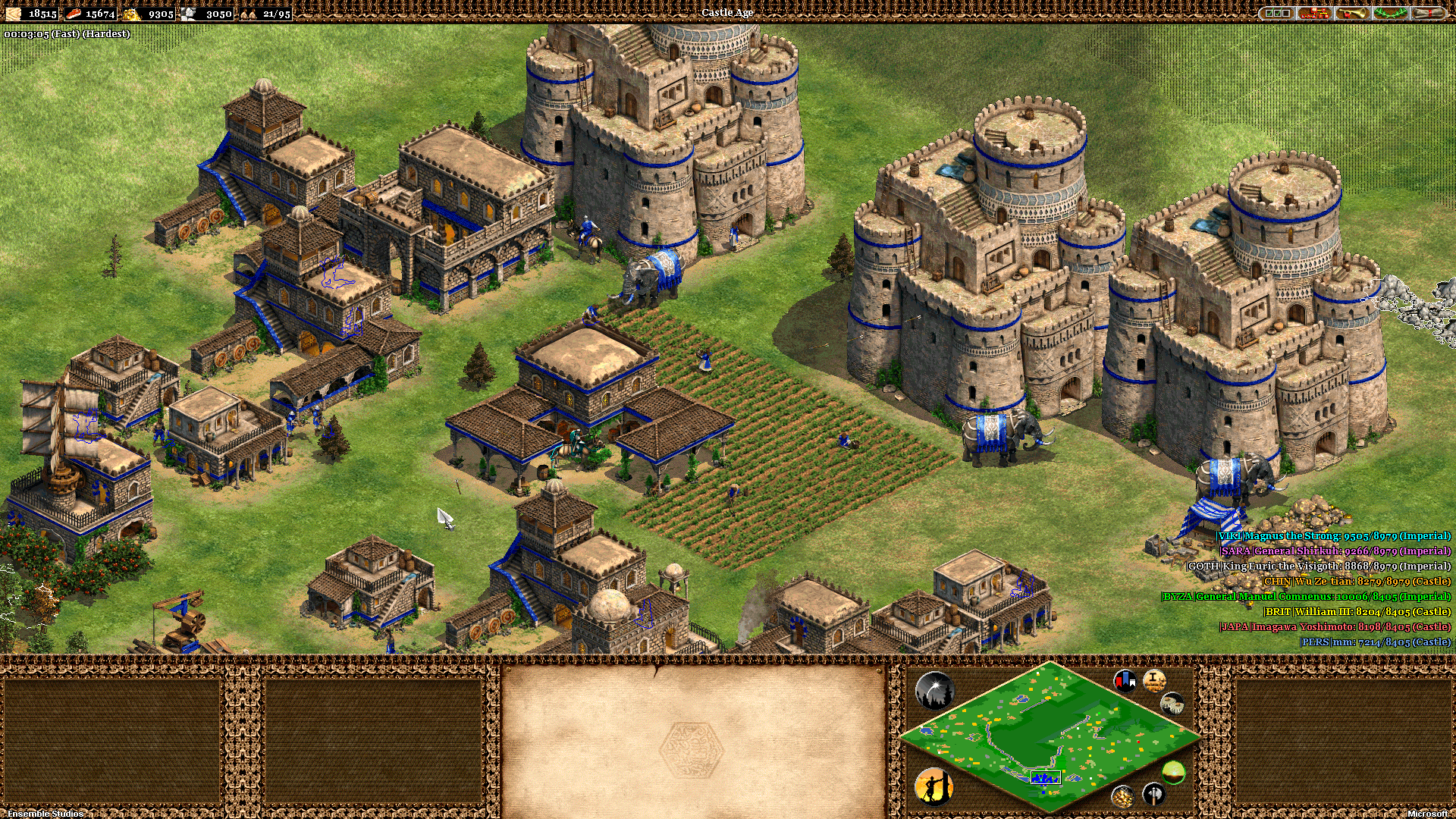This screenshot has height=819, width=1456.
Task: Switch minimap to combat axe mode
Action: click(x=1153, y=794)
